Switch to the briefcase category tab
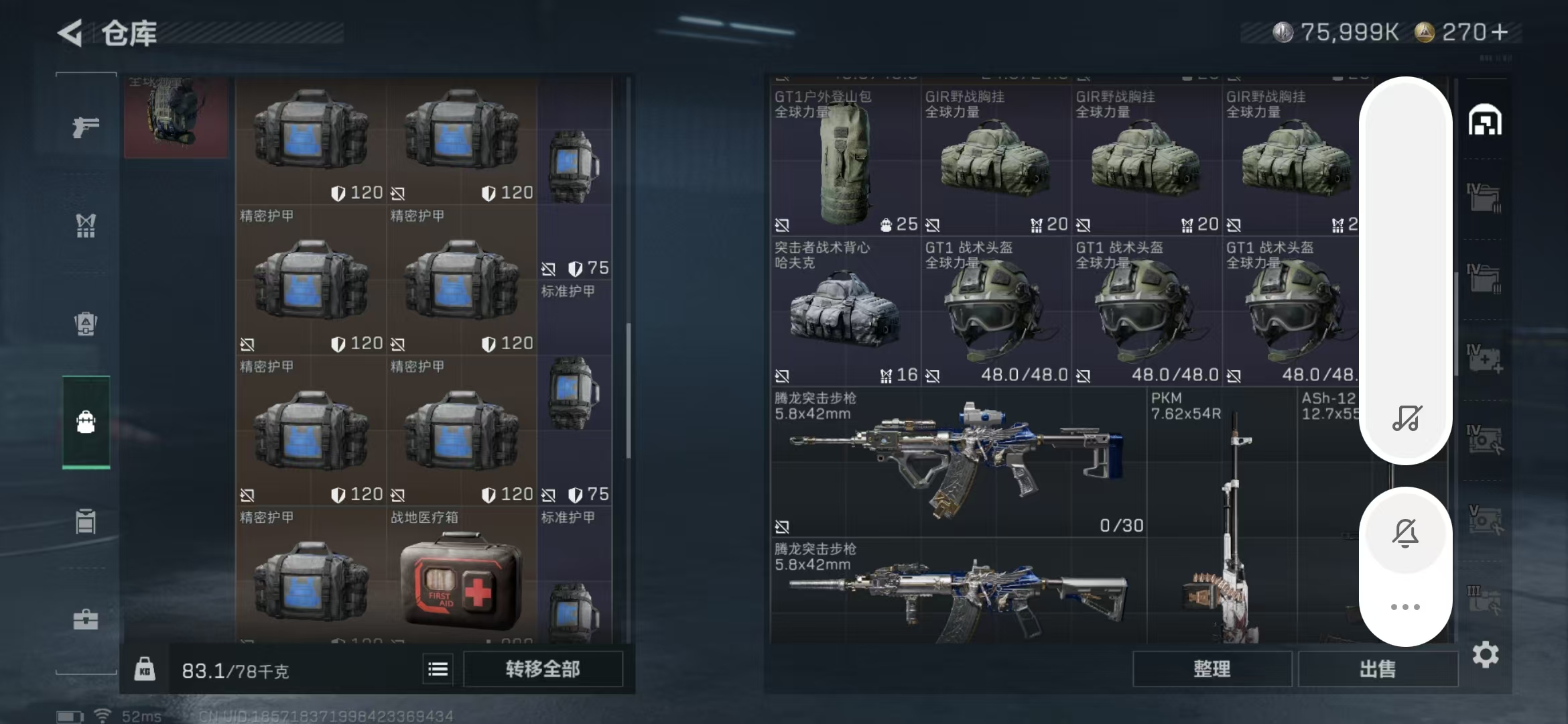 tap(86, 619)
